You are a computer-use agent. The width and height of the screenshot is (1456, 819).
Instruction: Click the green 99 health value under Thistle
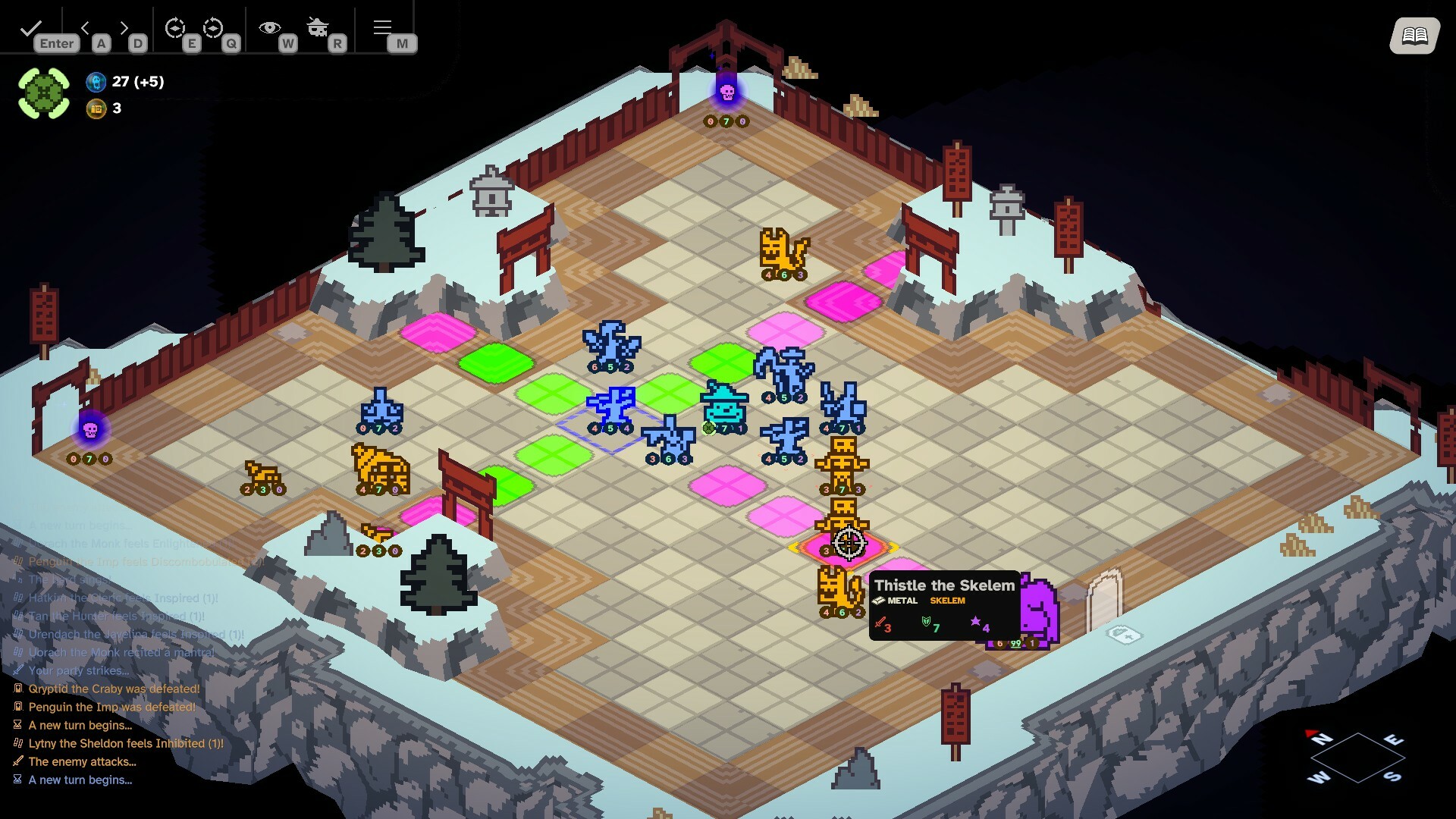click(x=1015, y=645)
